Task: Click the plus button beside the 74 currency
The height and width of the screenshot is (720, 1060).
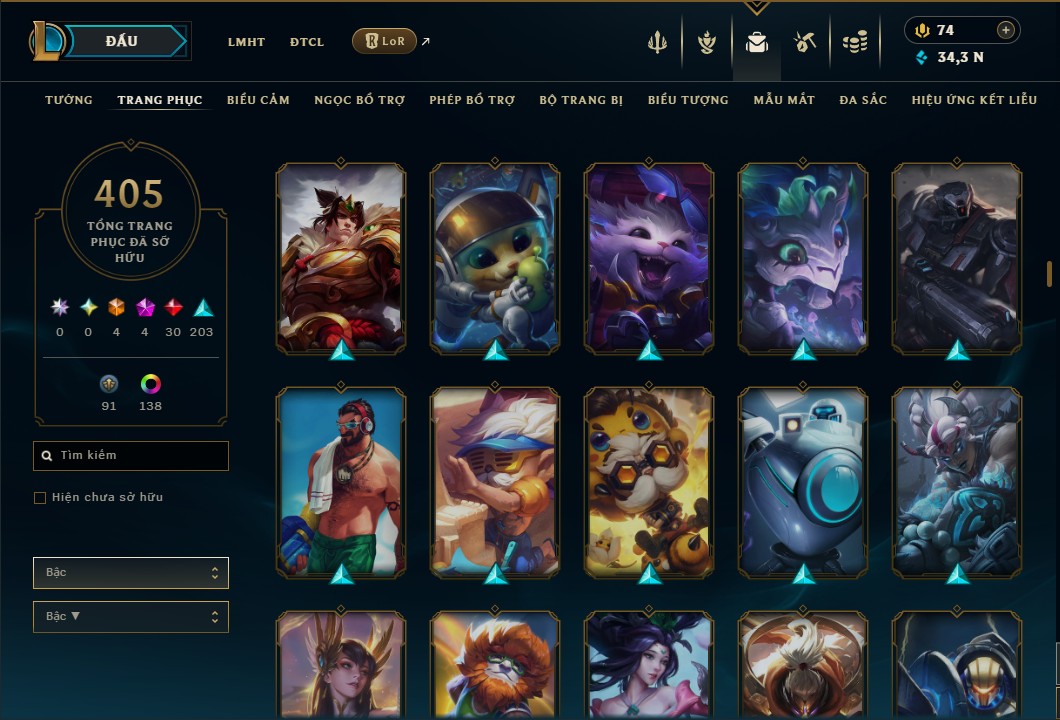Action: (1005, 30)
